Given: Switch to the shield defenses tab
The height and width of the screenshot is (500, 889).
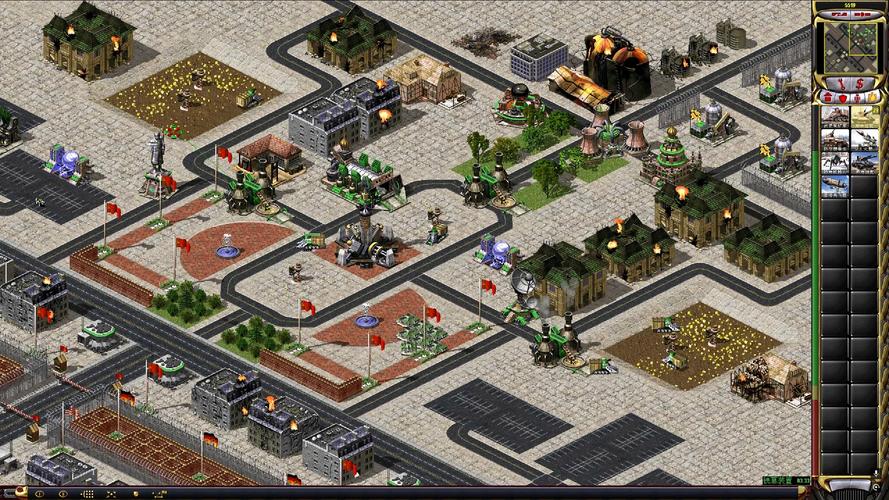Looking at the screenshot, I should tap(843, 98).
